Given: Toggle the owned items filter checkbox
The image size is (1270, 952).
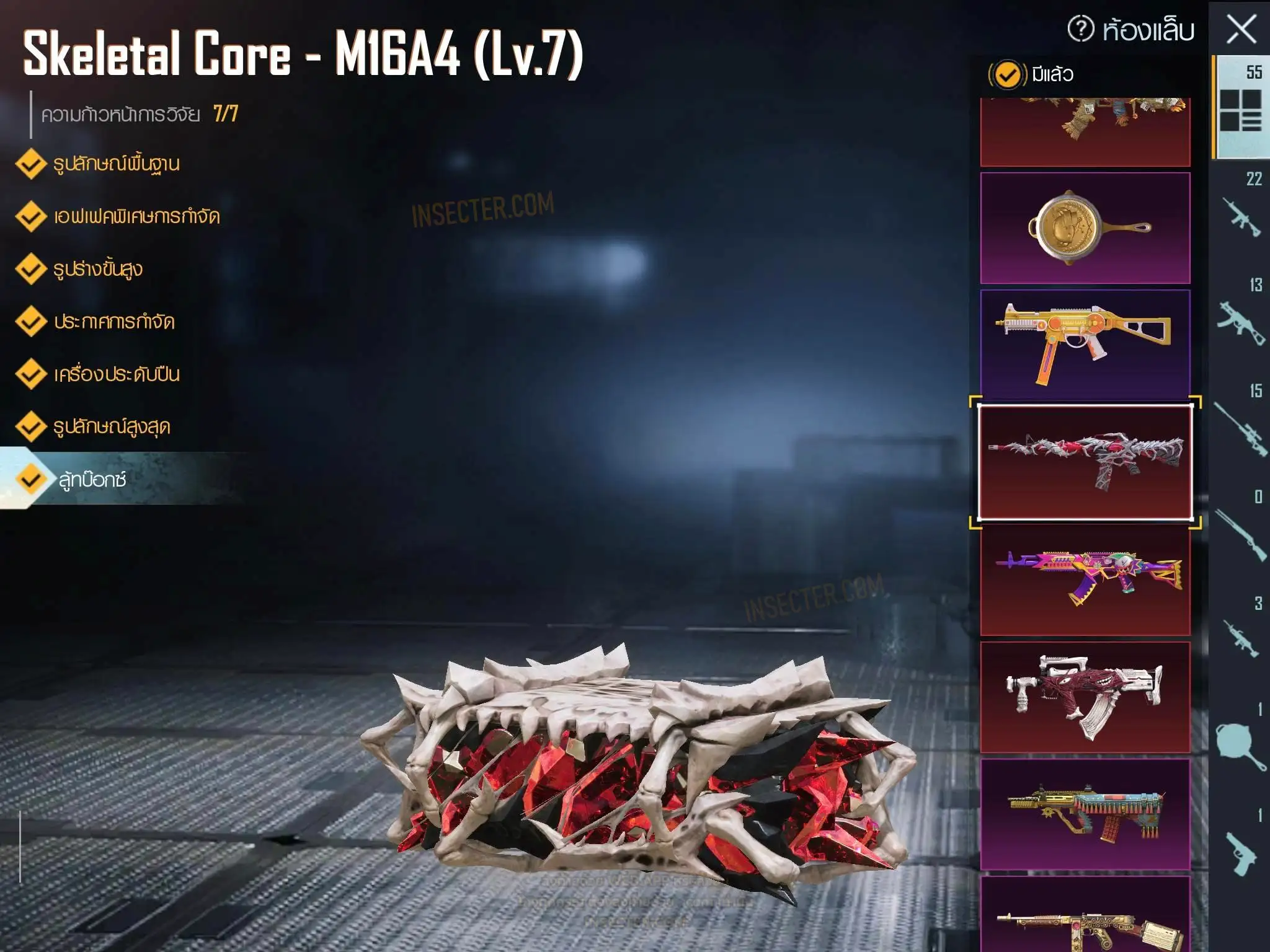Looking at the screenshot, I should pyautogui.click(x=1007, y=75).
